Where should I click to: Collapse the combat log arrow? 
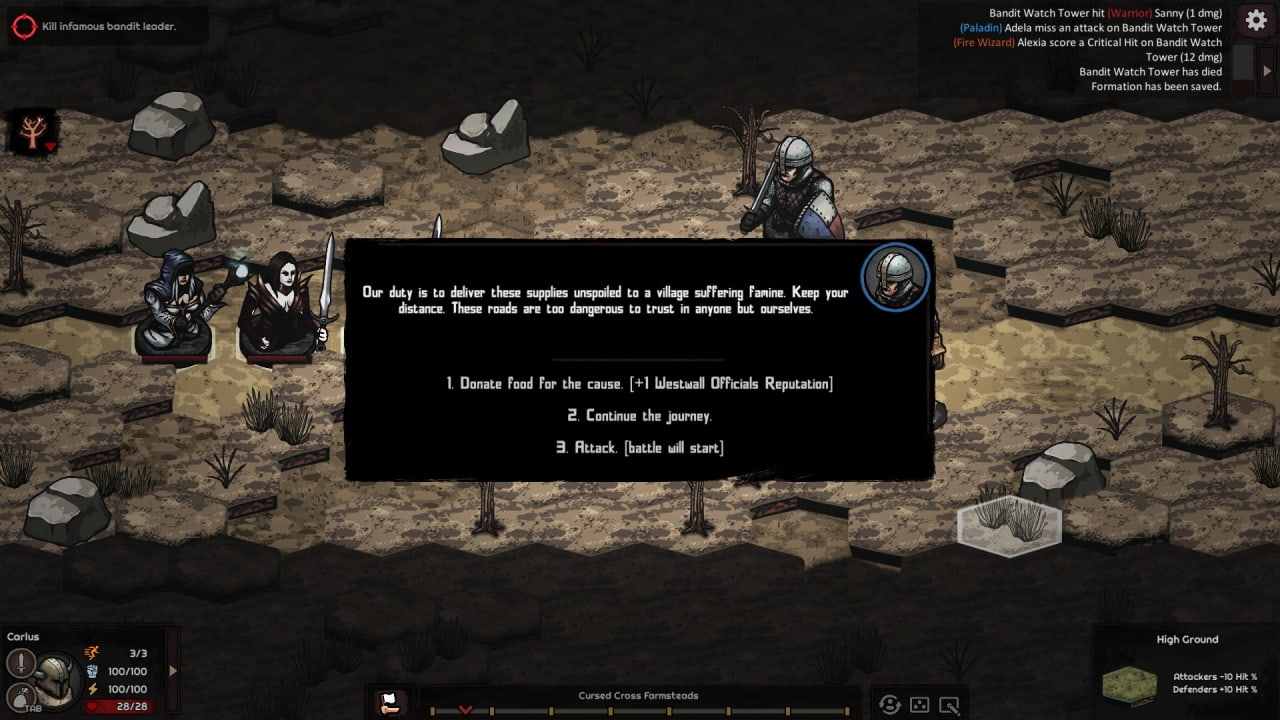pyautogui.click(x=1267, y=71)
